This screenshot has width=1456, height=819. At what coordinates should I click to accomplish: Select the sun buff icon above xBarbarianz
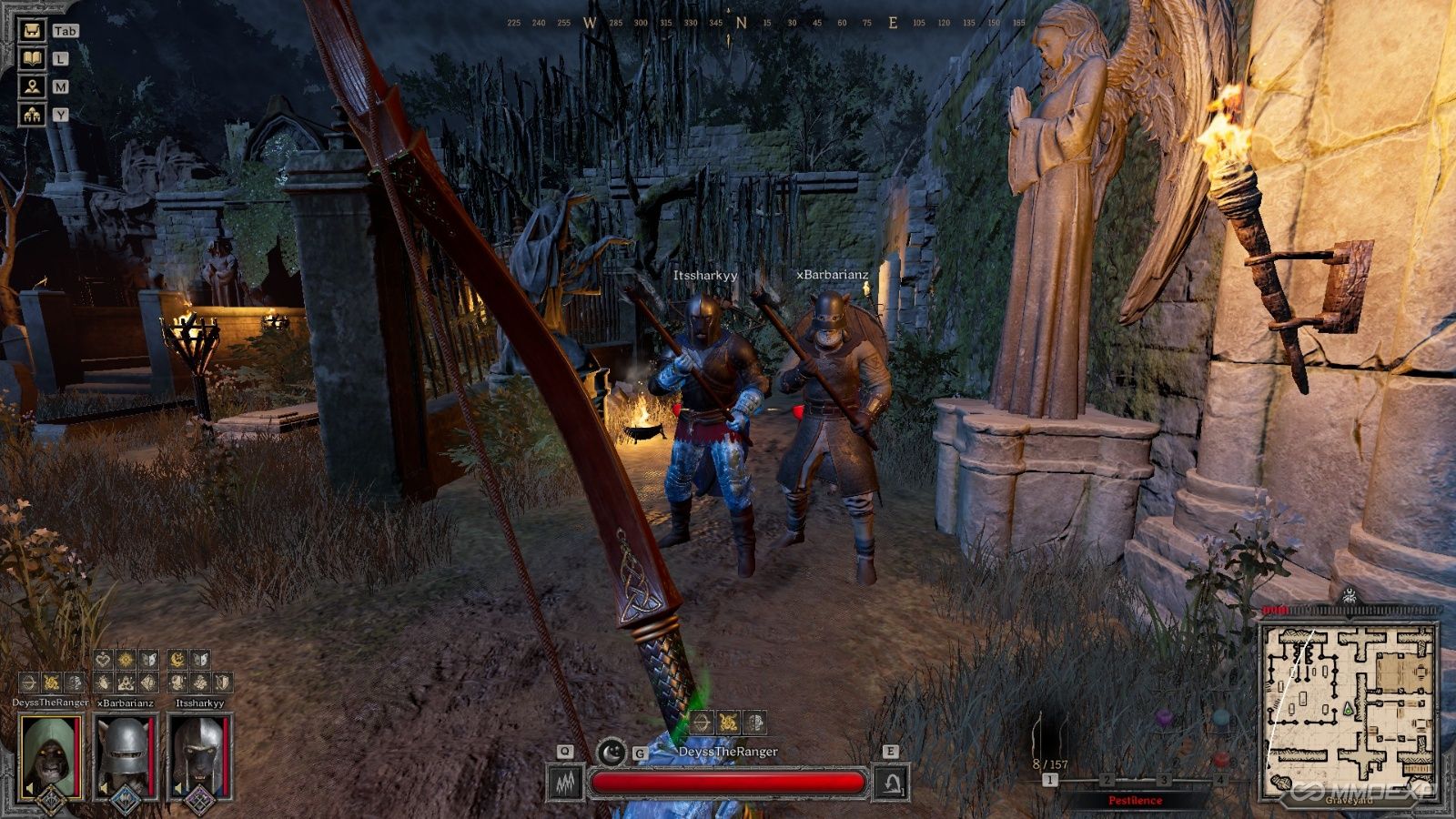click(126, 658)
